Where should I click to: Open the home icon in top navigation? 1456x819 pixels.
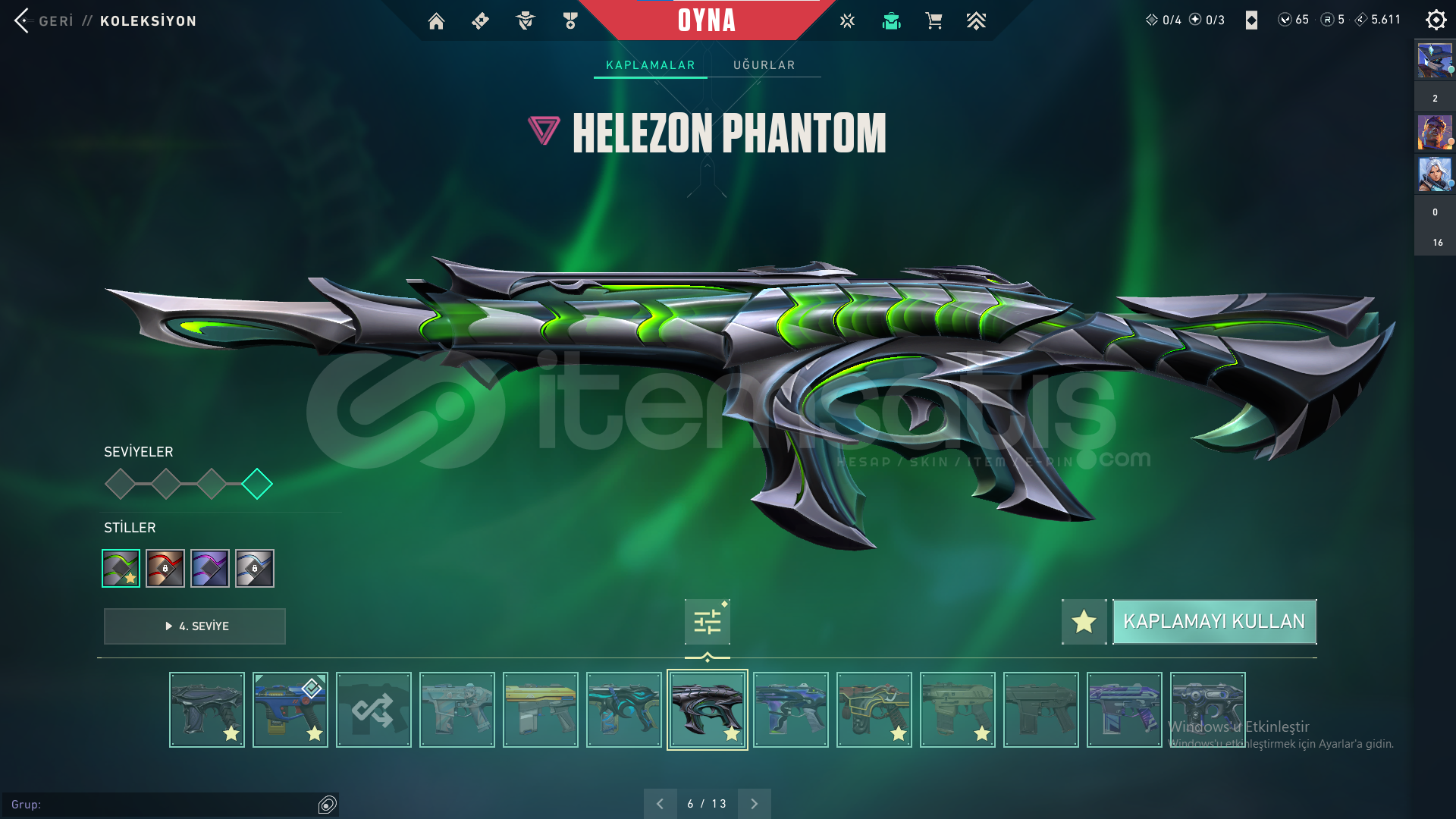click(436, 21)
